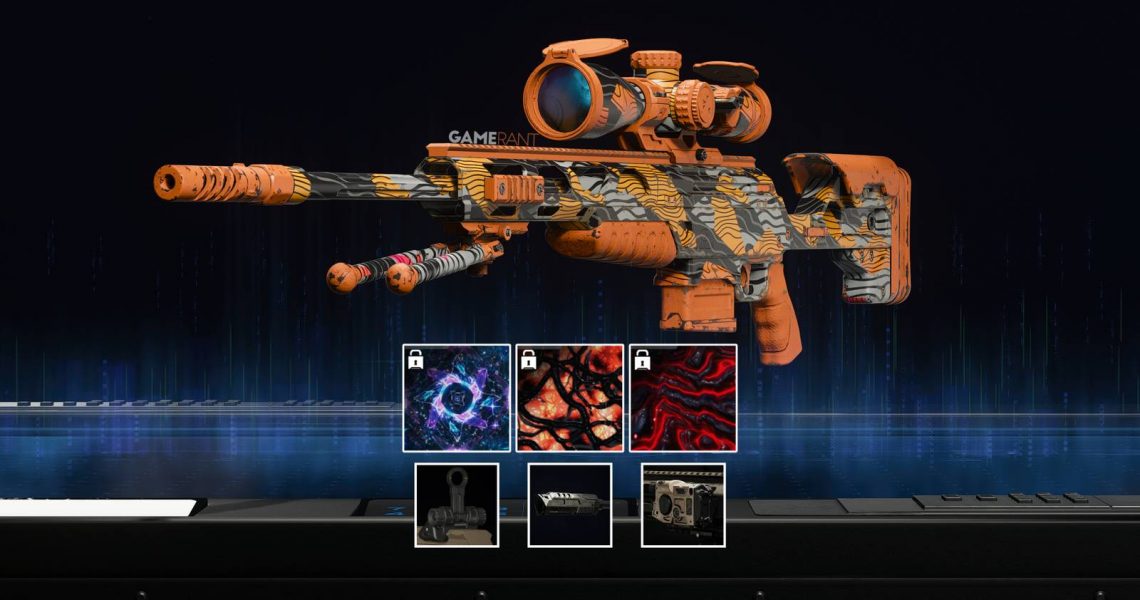Pick the locked red wavy-stripe camo
Image resolution: width=1140 pixels, height=600 pixels.
coord(683,398)
